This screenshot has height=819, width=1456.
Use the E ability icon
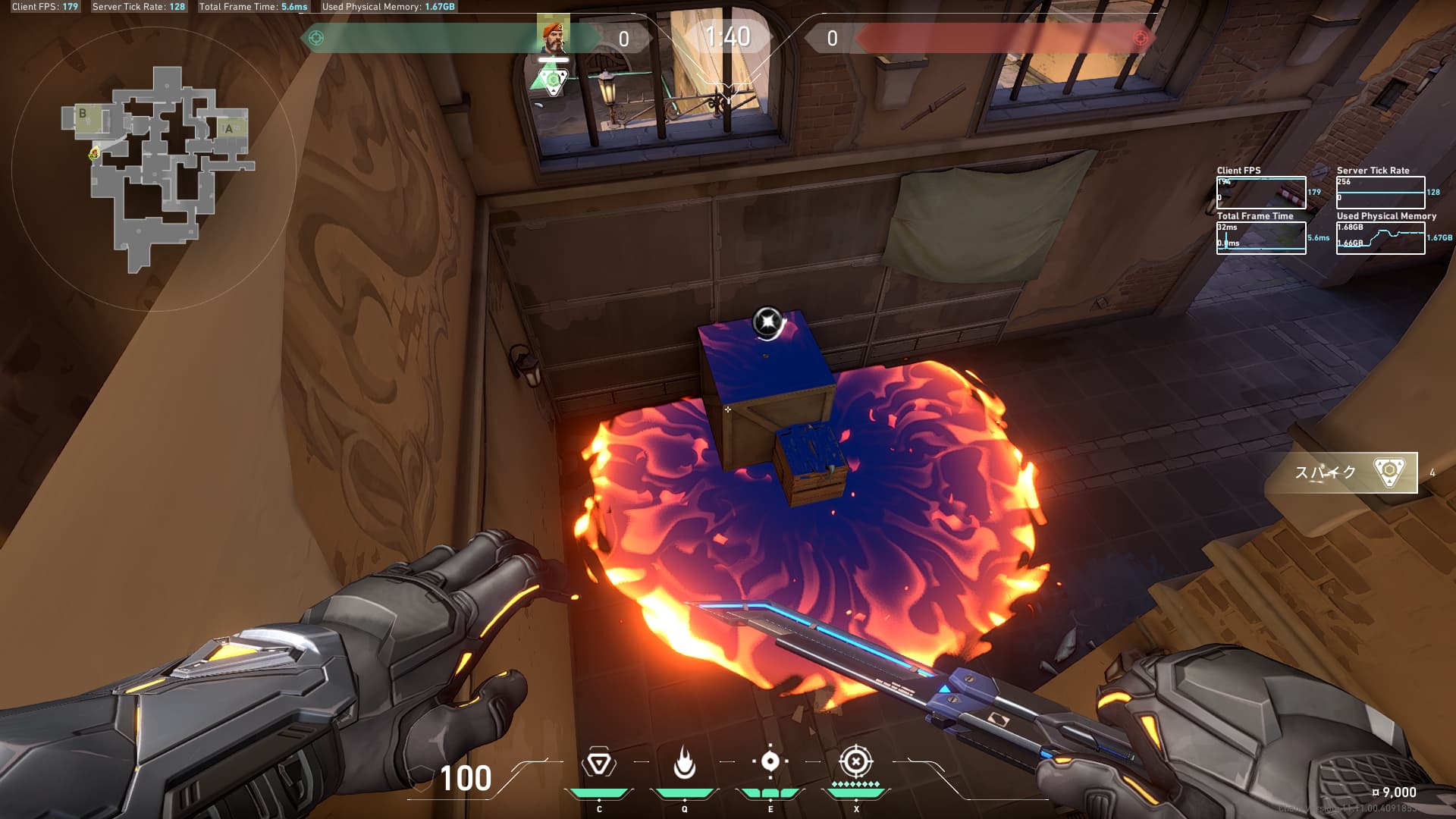click(770, 762)
